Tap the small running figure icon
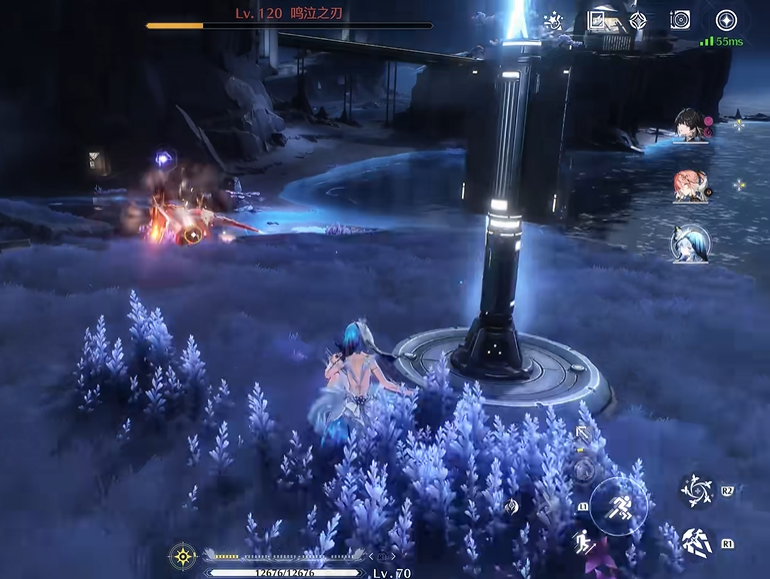Screen dimensions: 770x579 click(x=581, y=543)
